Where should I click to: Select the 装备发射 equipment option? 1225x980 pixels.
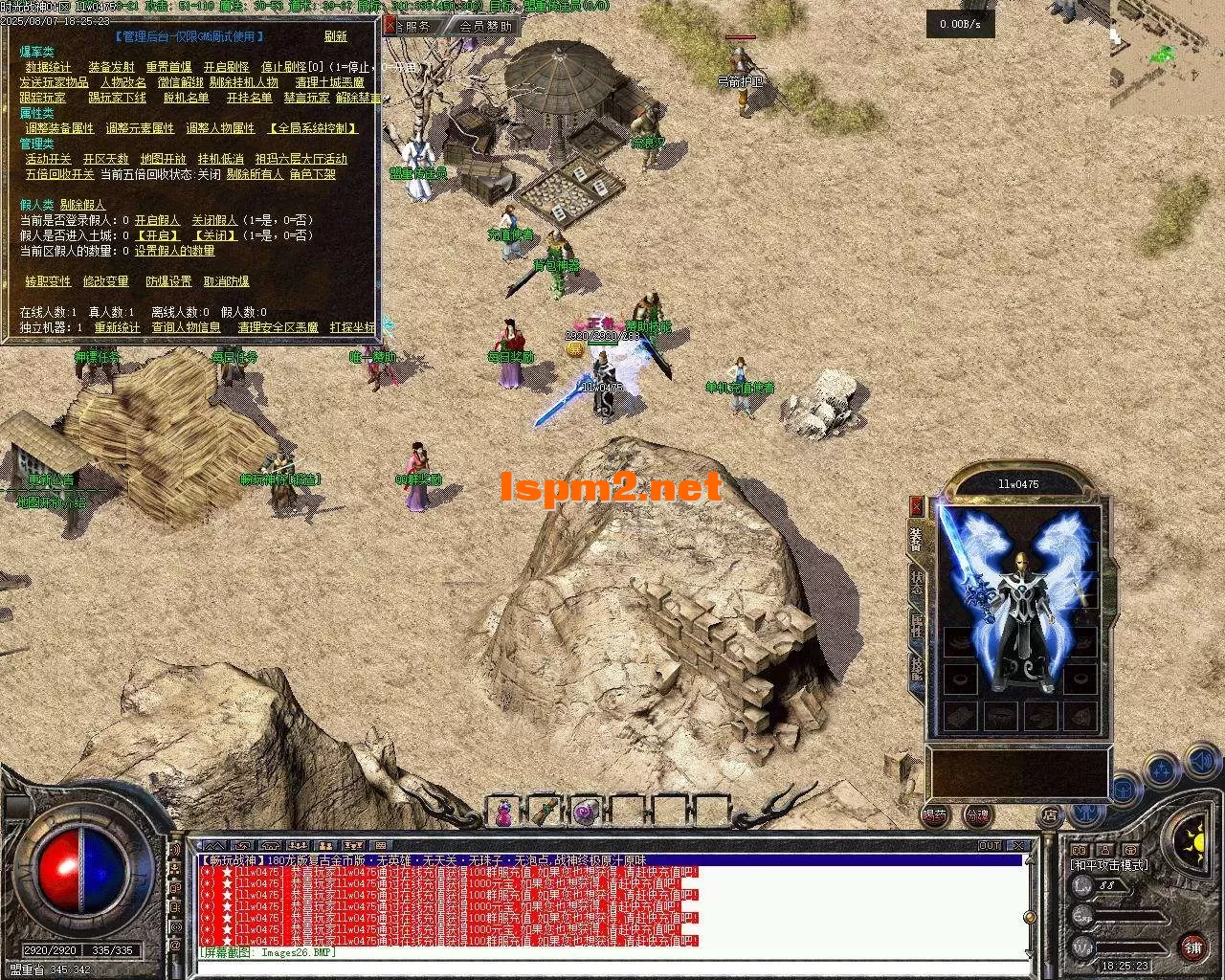[x=111, y=67]
